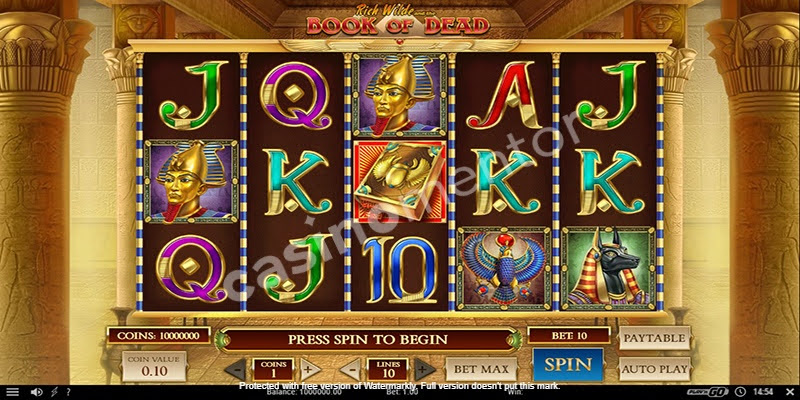800x400 pixels.
Task: Increase the number of coins
Action: click(310, 369)
